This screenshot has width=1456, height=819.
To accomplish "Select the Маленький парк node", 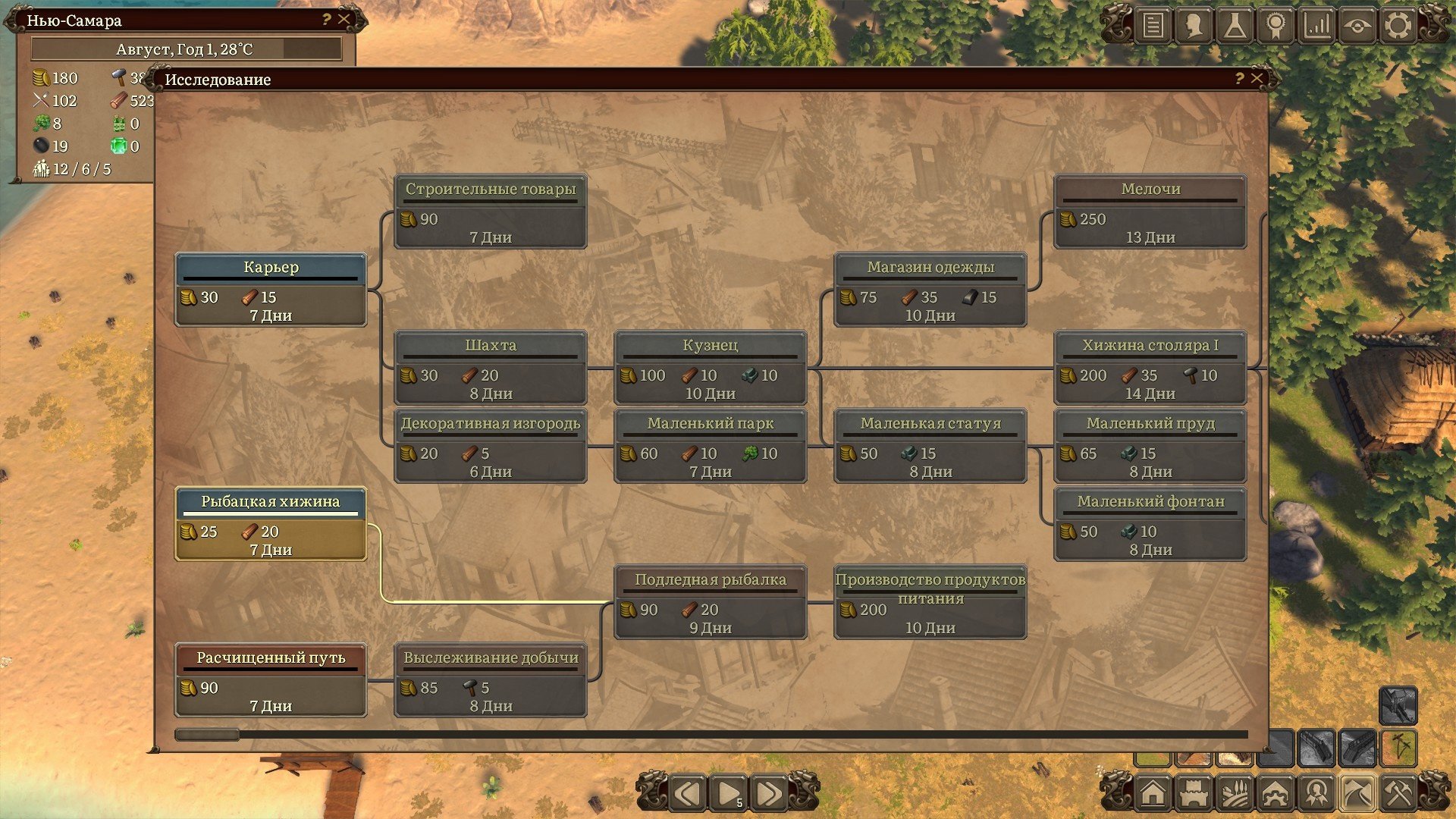I will pyautogui.click(x=710, y=446).
